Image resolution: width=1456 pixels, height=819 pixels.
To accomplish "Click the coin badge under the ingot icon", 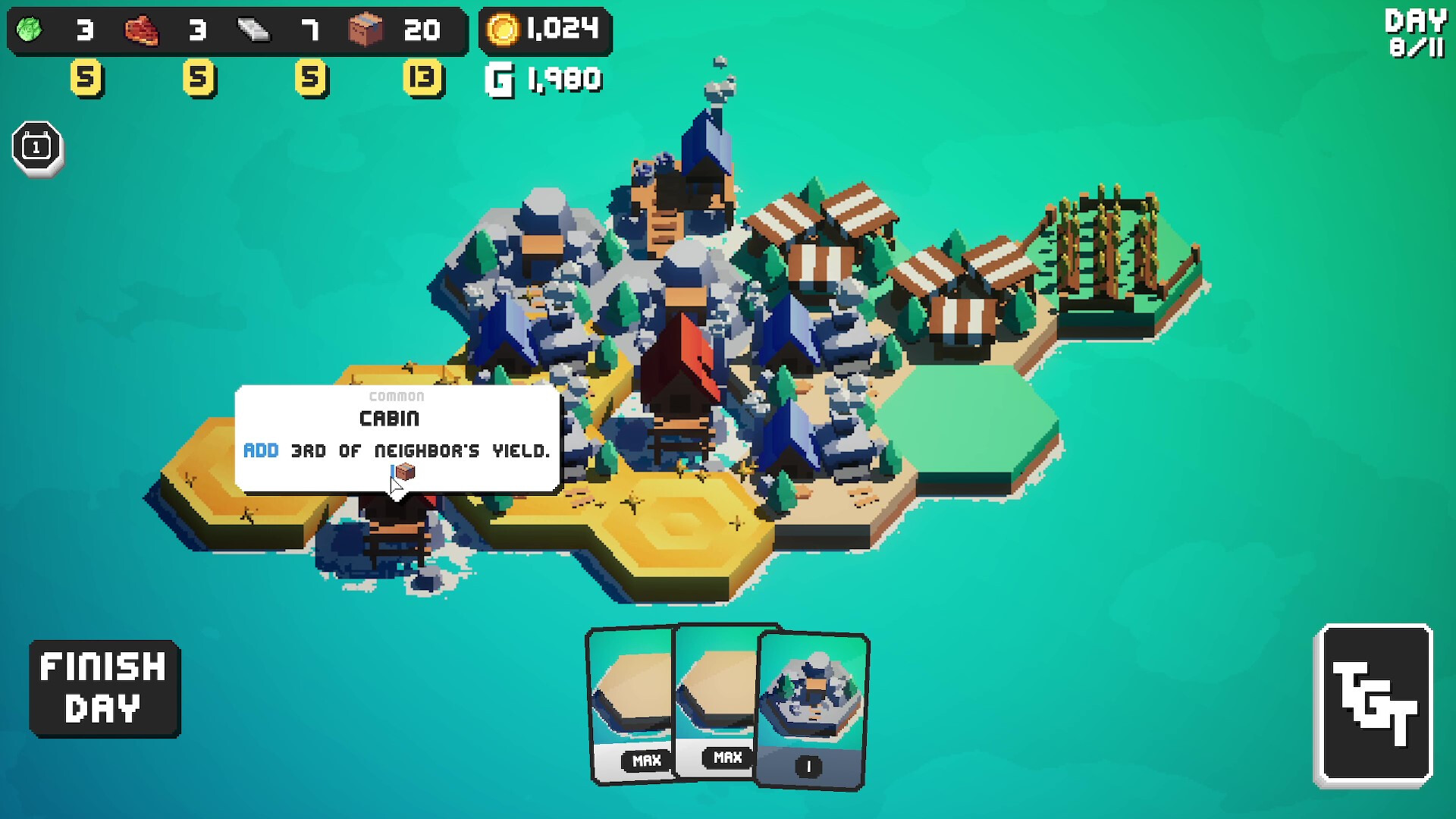I will coord(311,78).
